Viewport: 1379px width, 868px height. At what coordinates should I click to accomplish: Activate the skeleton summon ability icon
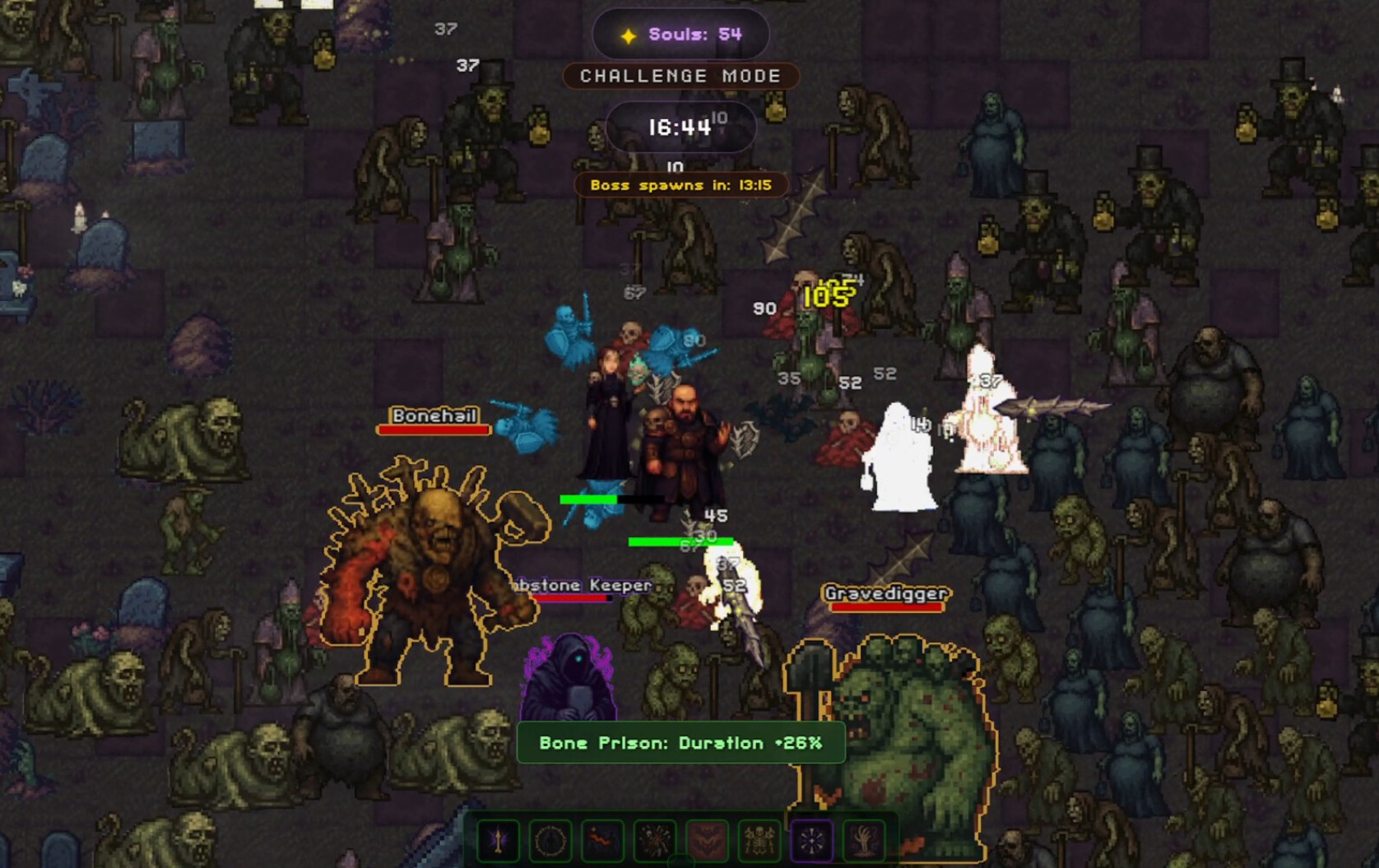point(759,841)
